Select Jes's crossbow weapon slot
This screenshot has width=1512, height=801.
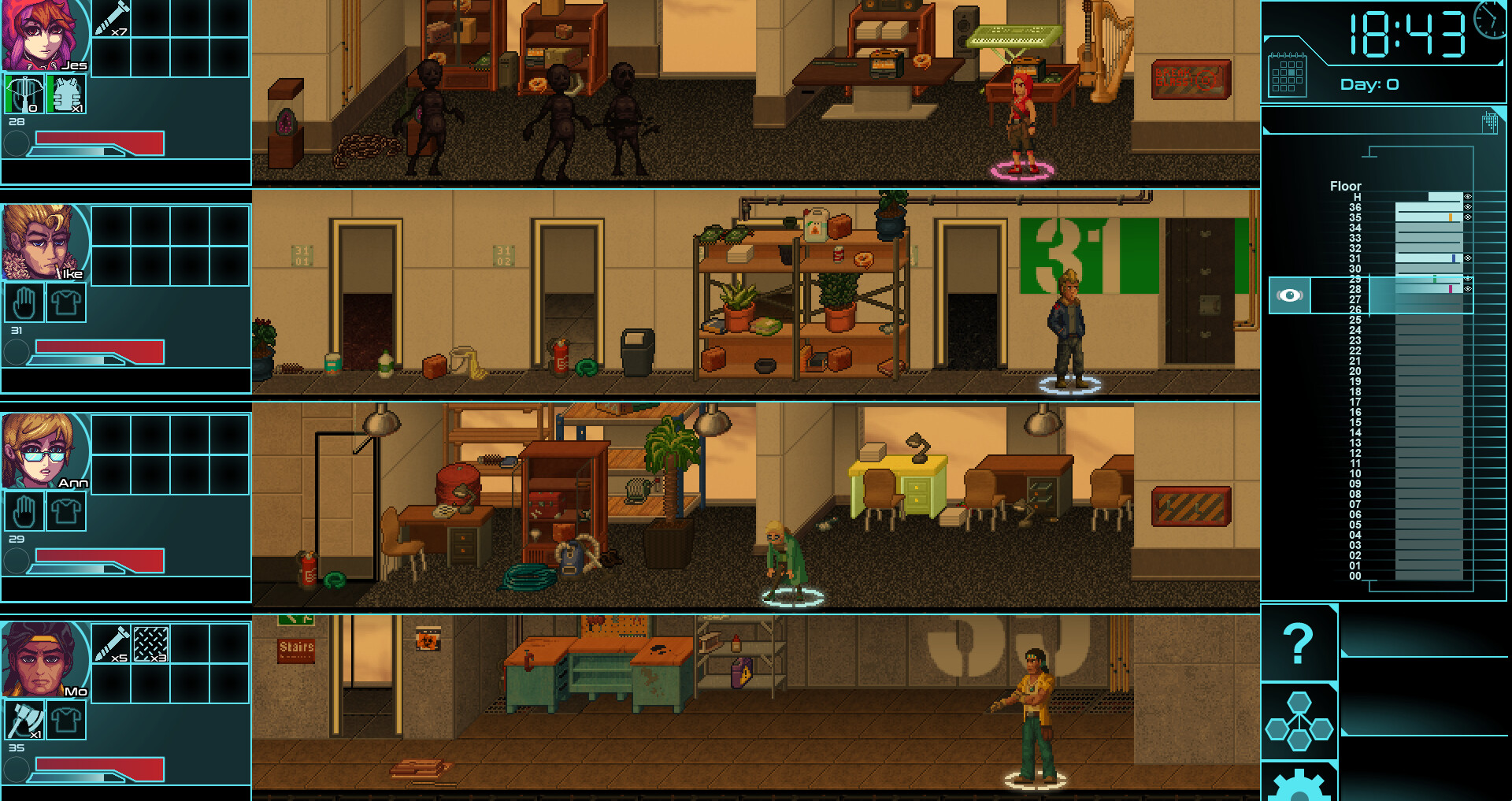coord(24,92)
